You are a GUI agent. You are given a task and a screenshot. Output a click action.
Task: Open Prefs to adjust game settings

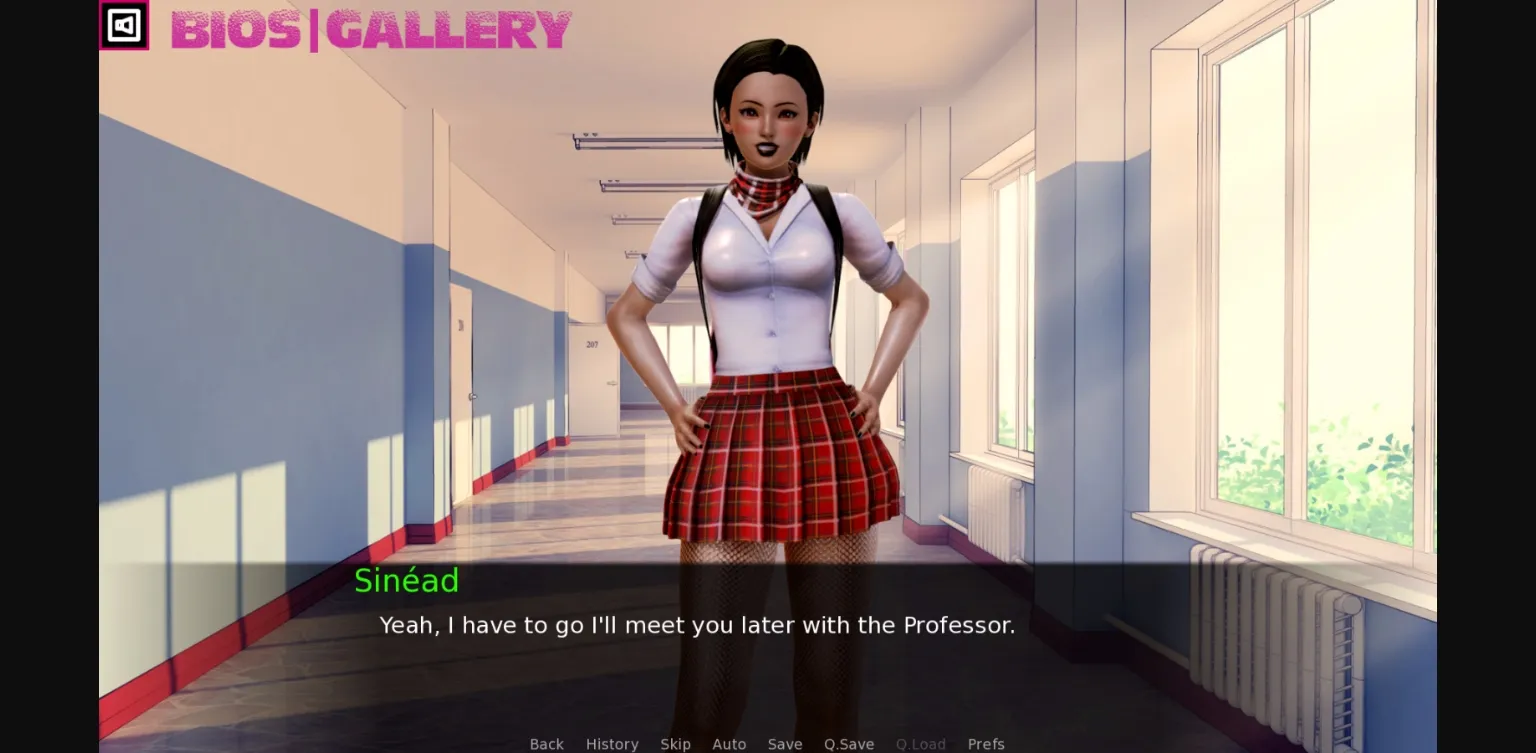tap(986, 744)
